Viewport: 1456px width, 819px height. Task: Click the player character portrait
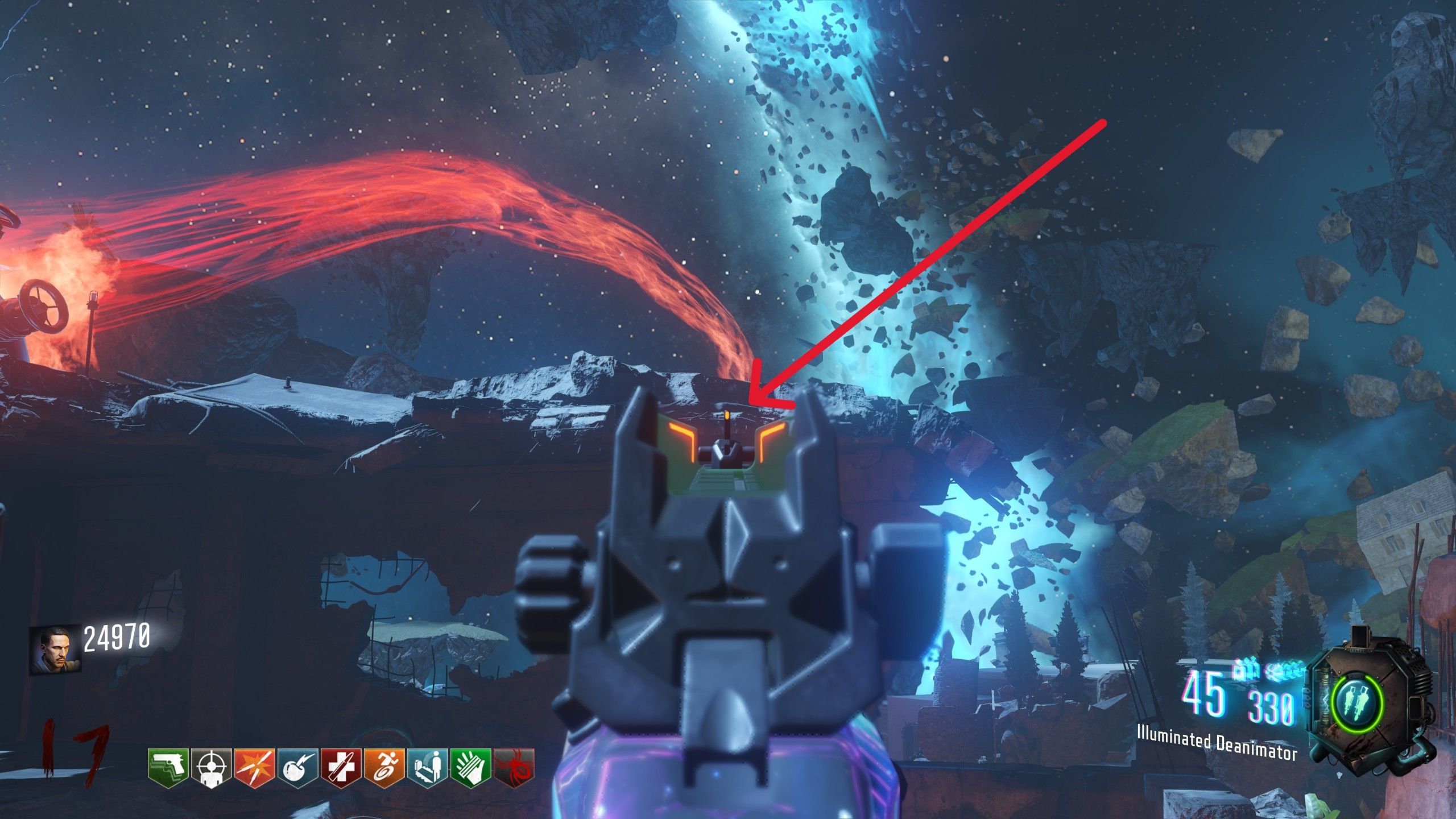pos(55,650)
